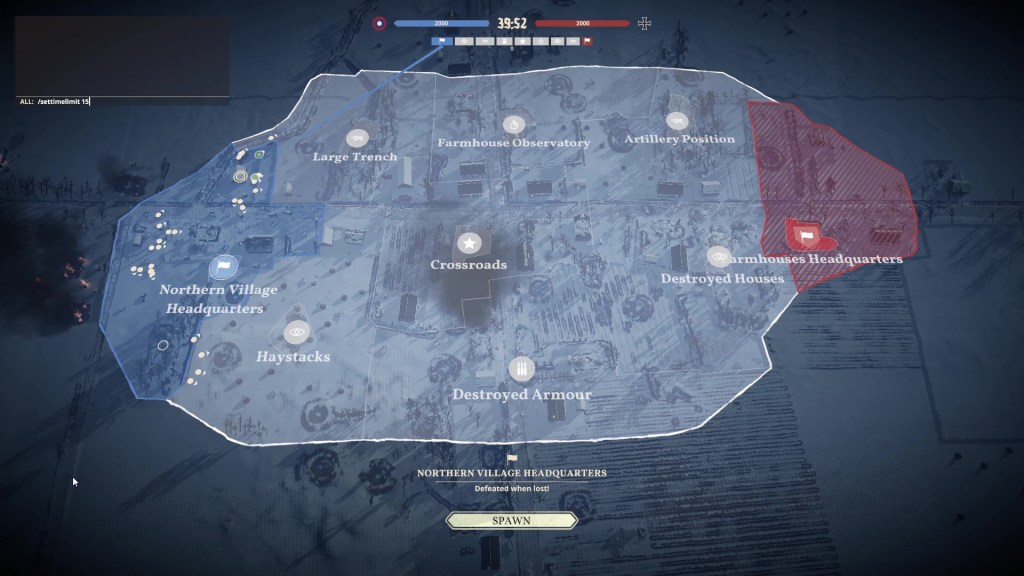
Task: Click the SPAWN button
Action: click(512, 521)
